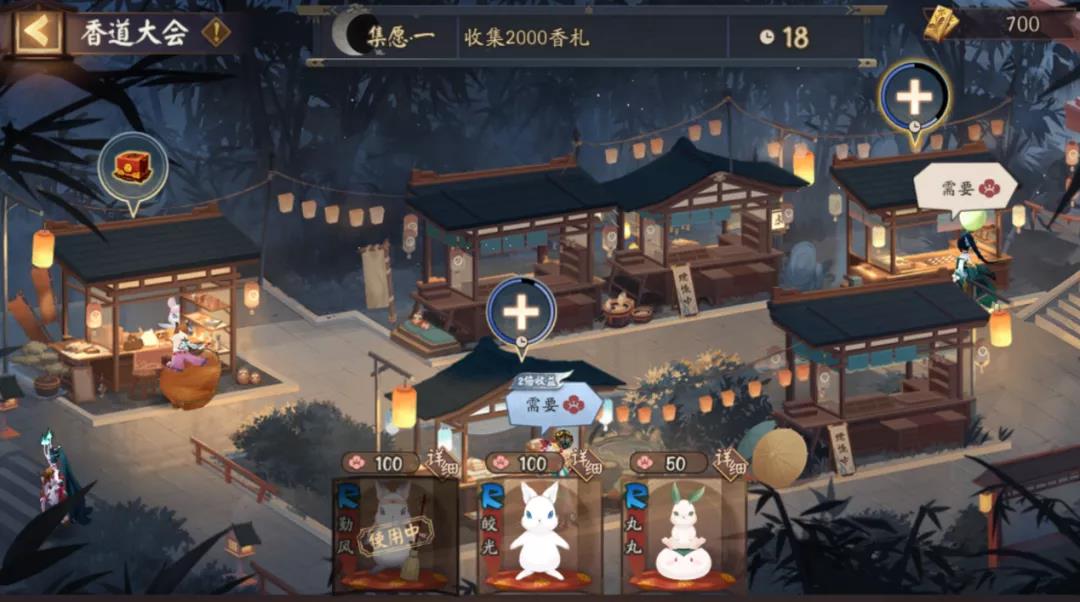Open the gold ticket currency counter
This screenshot has height=602, width=1080.
tap(1000, 25)
